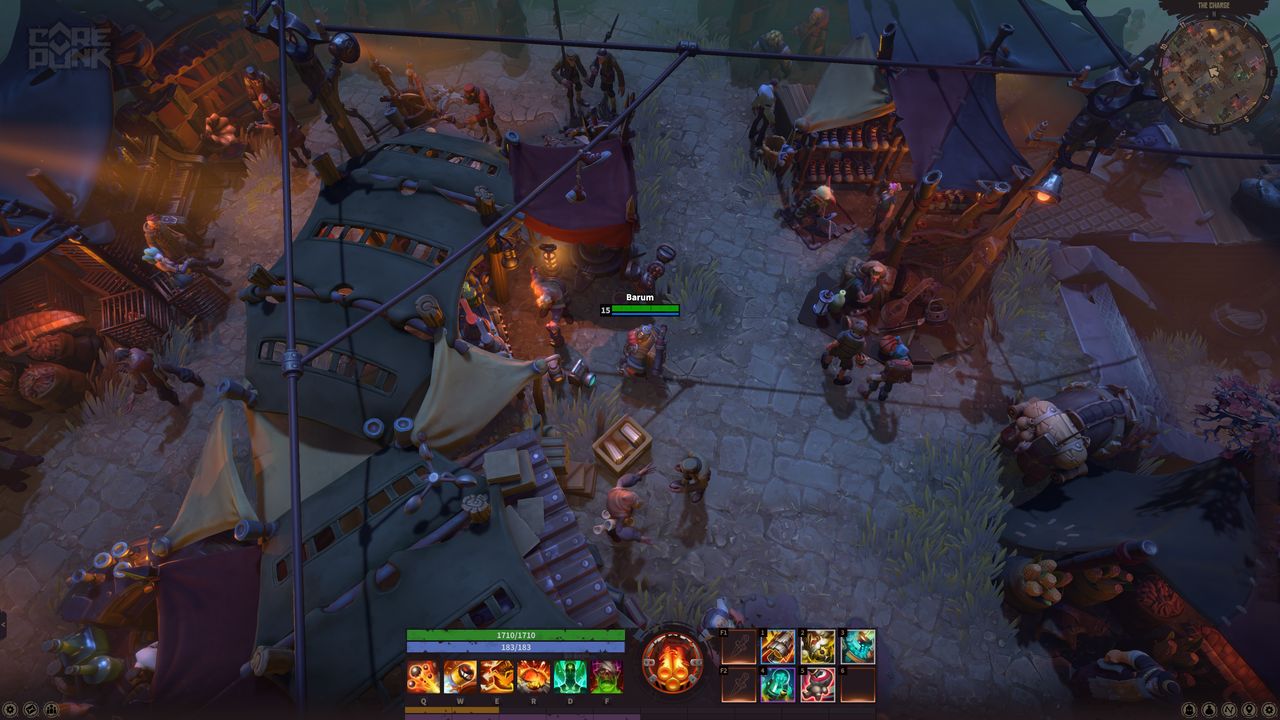Use the teal item in slot 3

pyautogui.click(x=857, y=647)
